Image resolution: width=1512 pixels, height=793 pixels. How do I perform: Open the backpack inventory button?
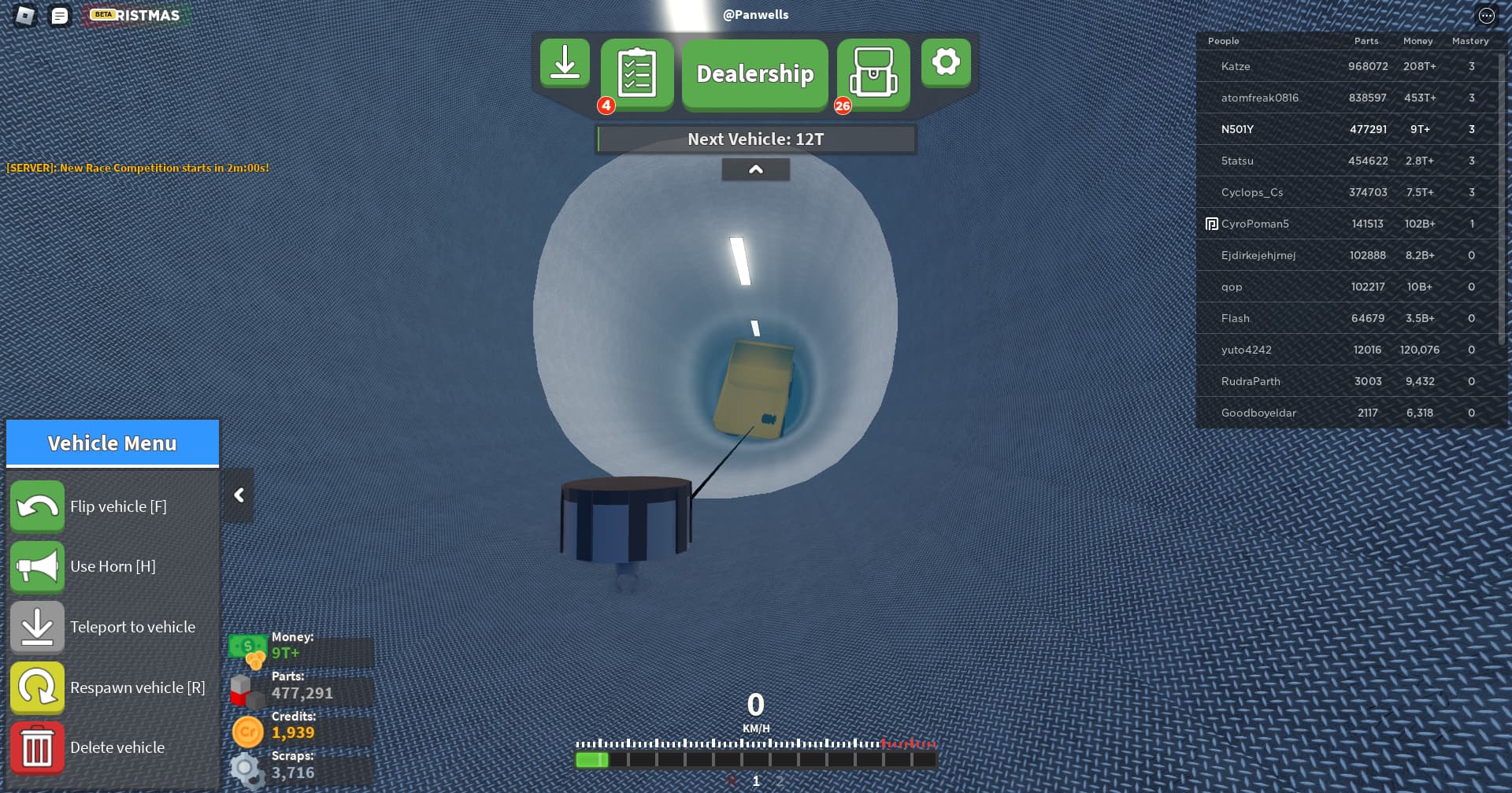coord(873,73)
